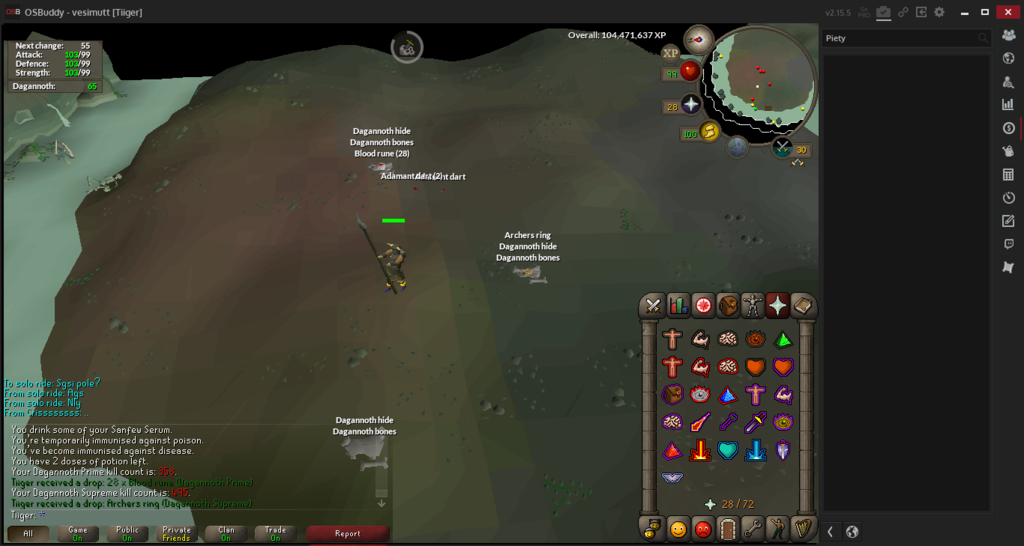Switch to the Skills tab

click(x=678, y=306)
